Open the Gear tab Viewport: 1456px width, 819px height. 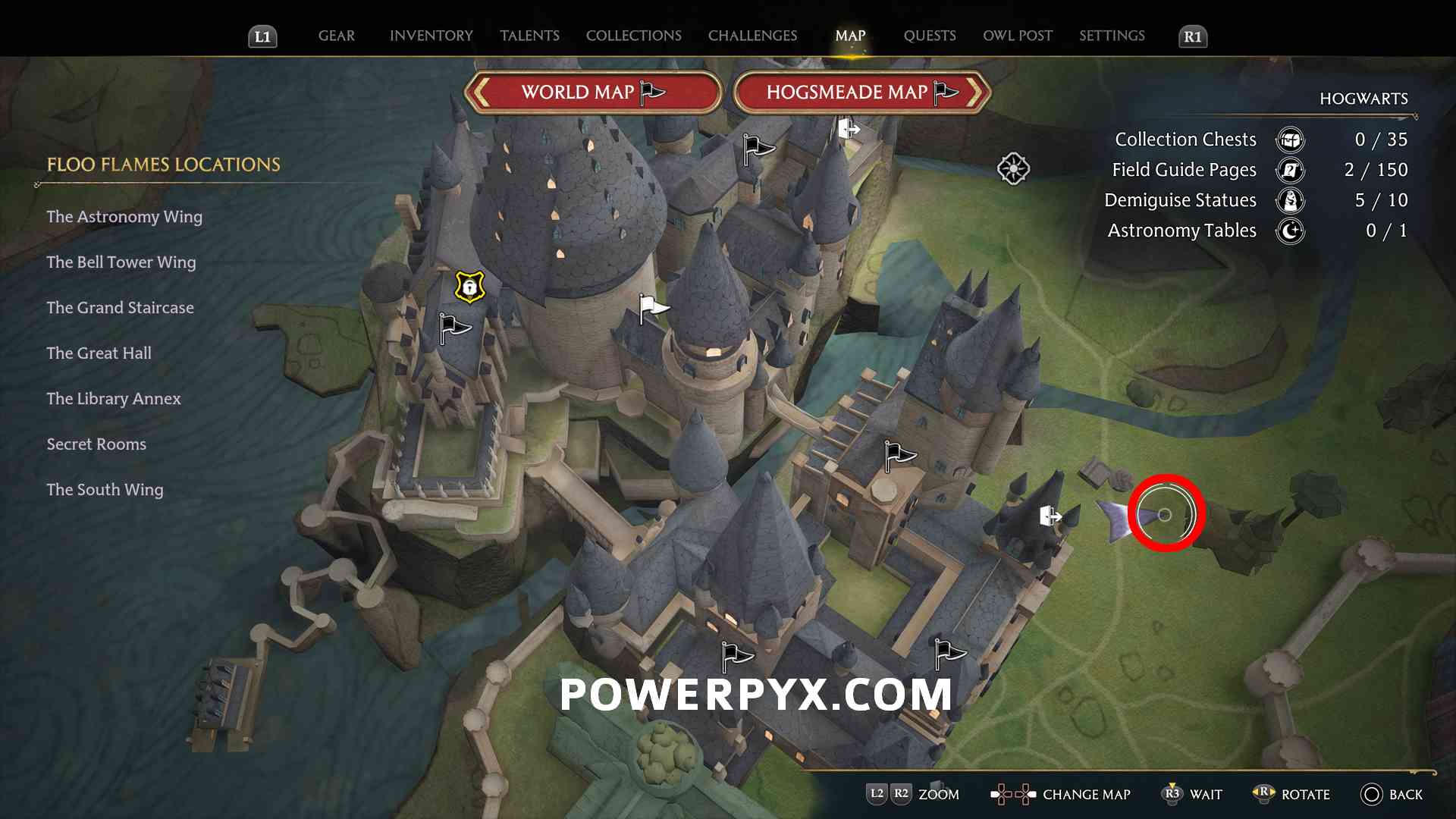(336, 36)
